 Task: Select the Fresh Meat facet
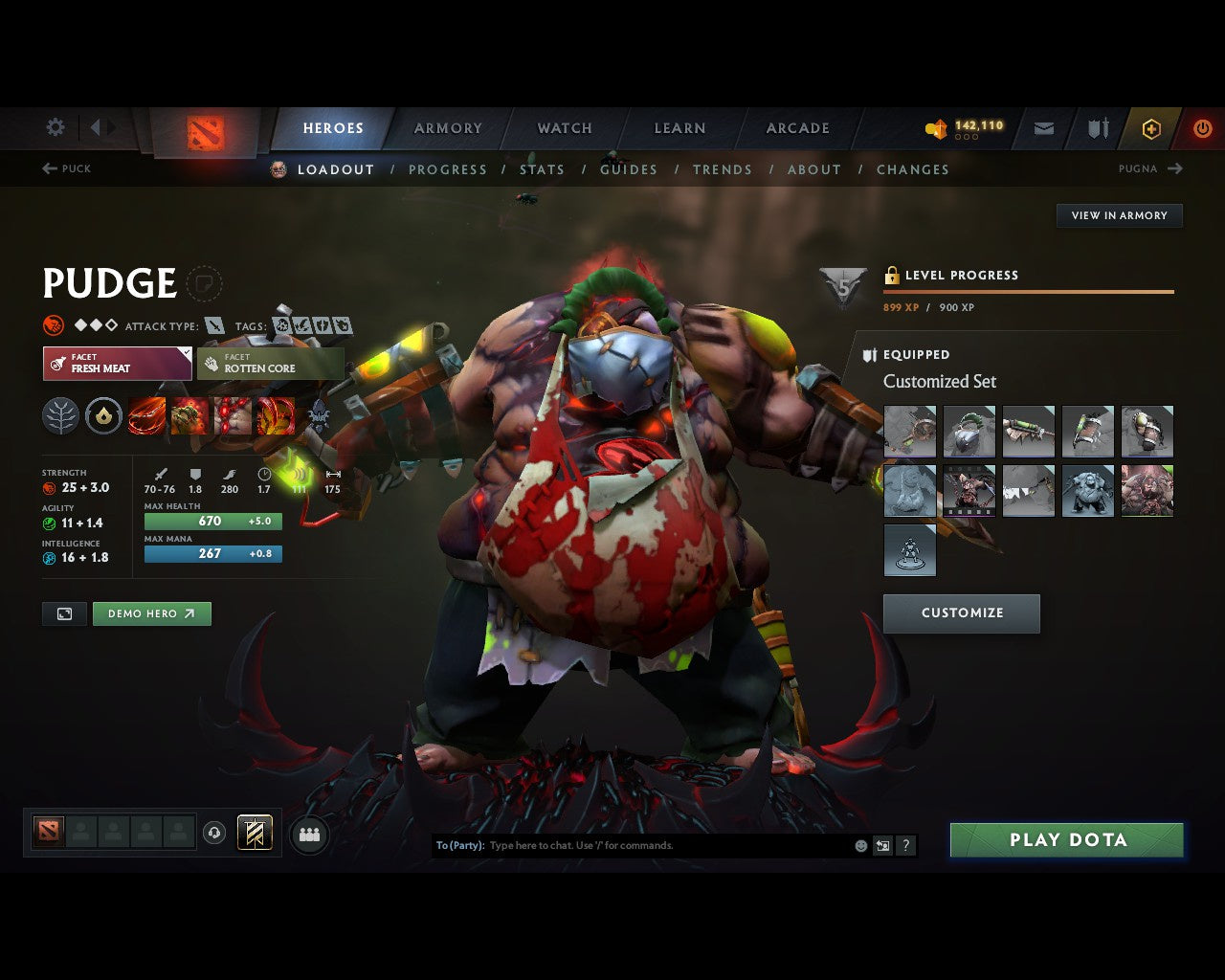tap(117, 364)
